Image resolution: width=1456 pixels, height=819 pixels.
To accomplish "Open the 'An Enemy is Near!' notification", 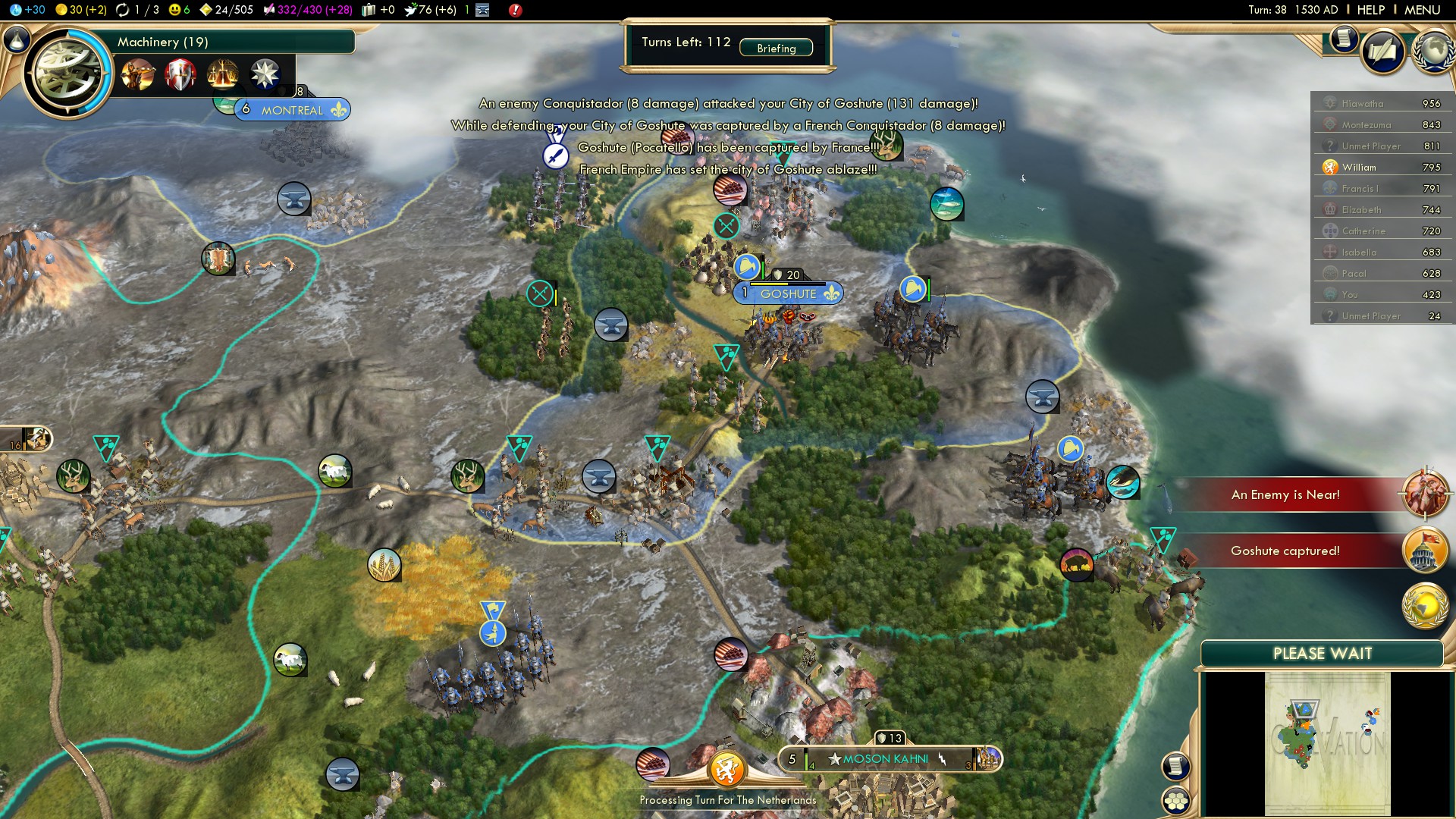I will (x=1285, y=494).
